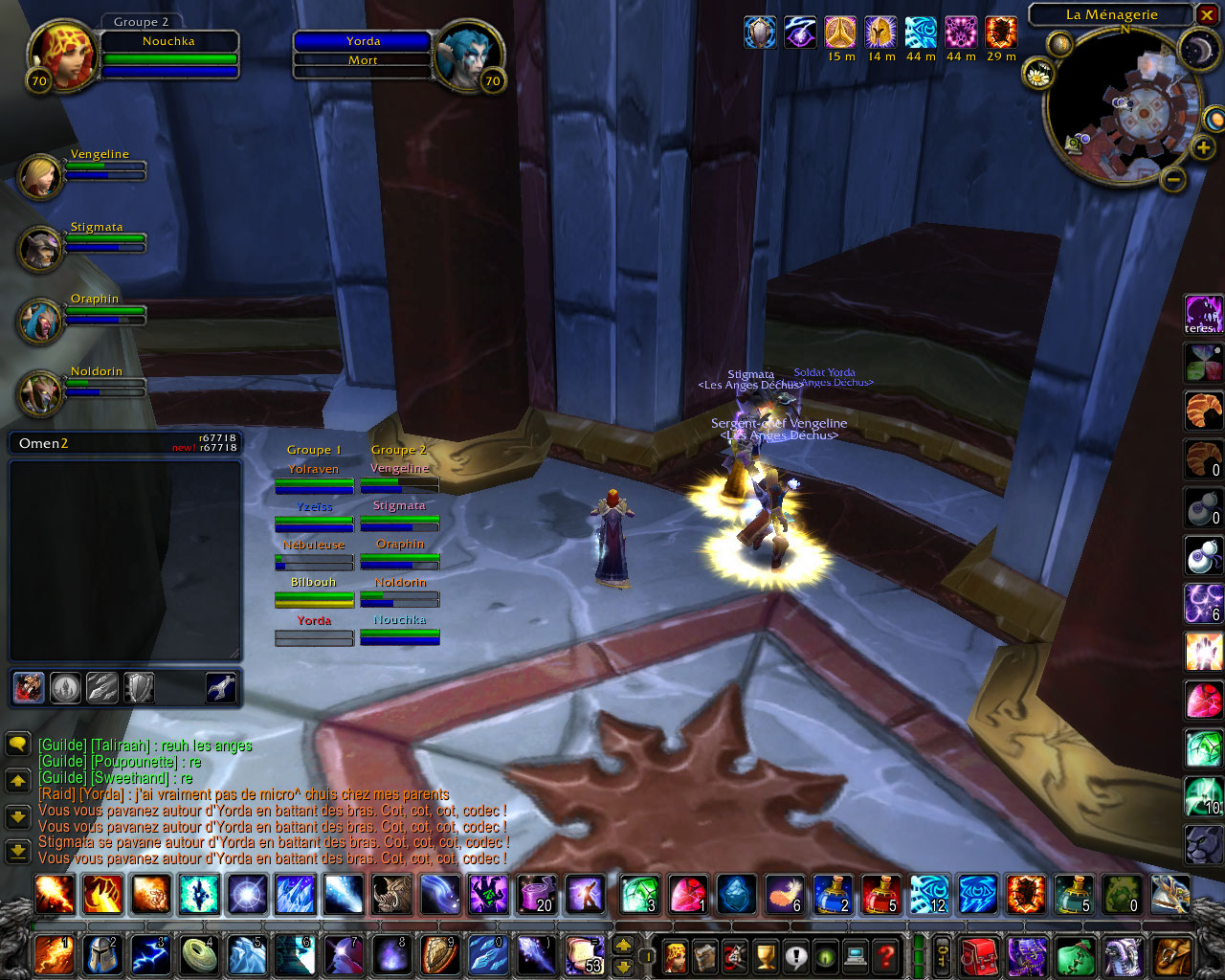
Task: Select Vengeline's party member frame
Action: point(40,174)
